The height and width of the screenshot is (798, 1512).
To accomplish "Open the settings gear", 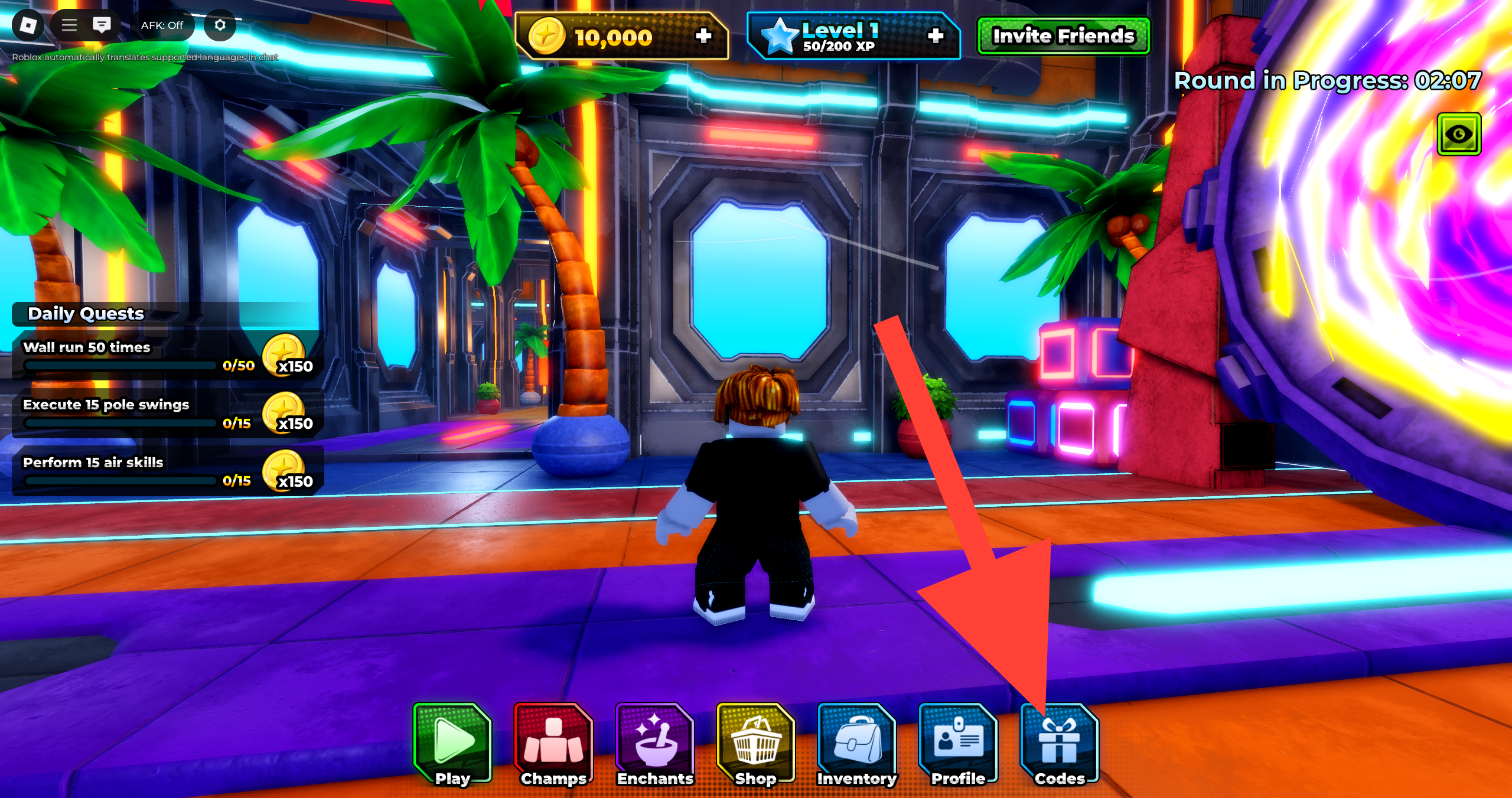I will click(220, 25).
